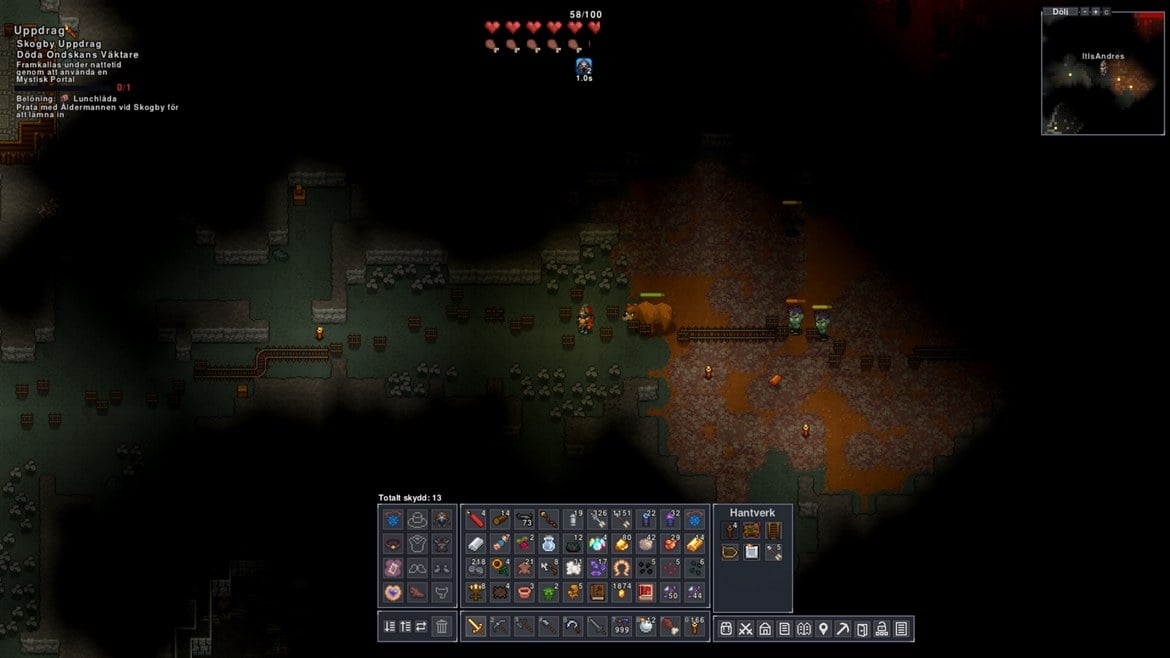Click the crossed swords toolbar button
The image size is (1170, 658).
pyautogui.click(x=746, y=628)
